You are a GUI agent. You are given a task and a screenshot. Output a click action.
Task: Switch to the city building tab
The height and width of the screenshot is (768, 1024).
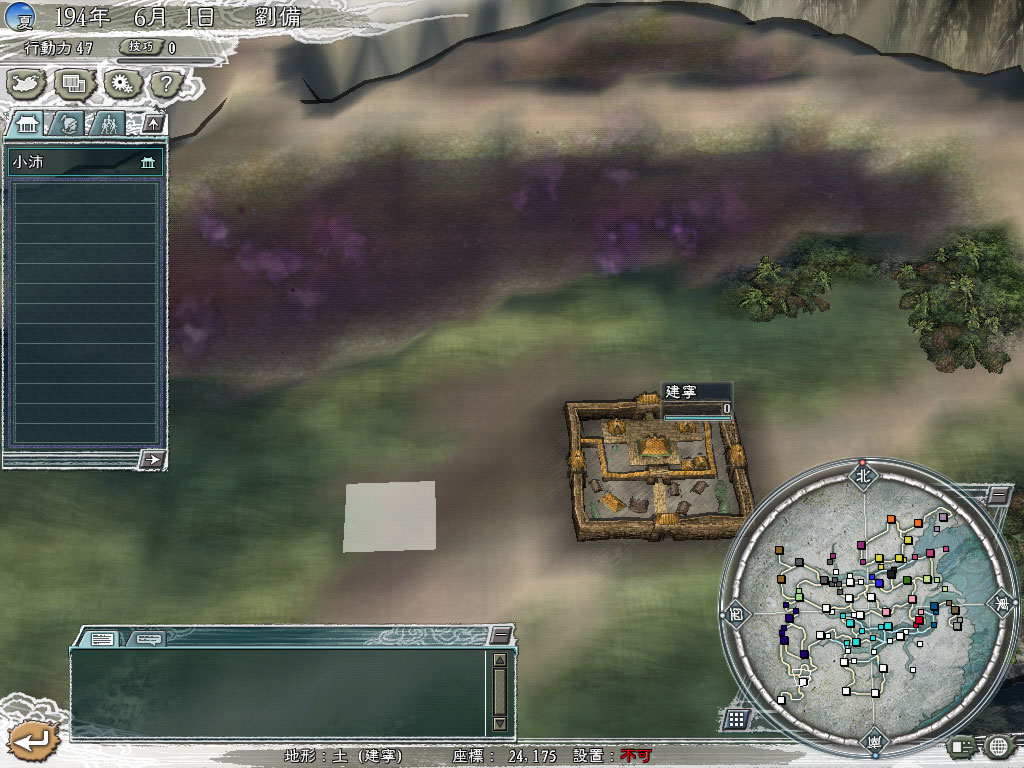(28, 124)
